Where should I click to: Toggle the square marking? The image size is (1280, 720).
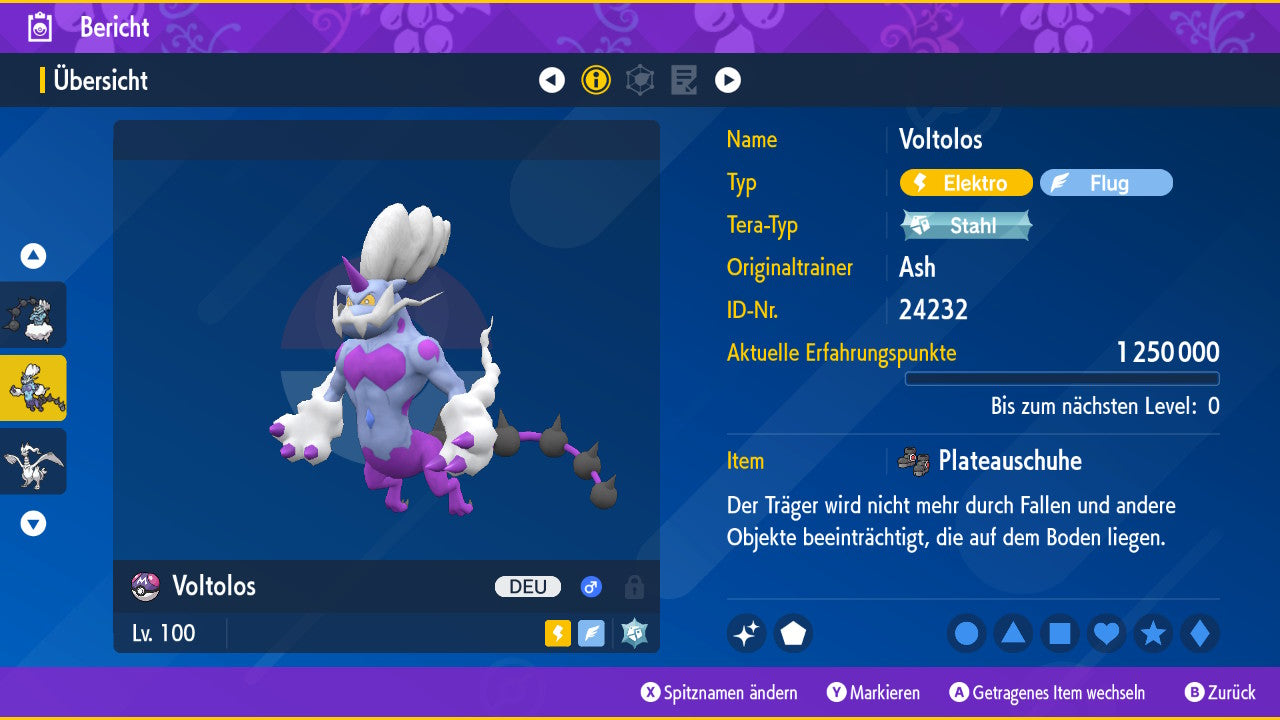[x=1060, y=634]
